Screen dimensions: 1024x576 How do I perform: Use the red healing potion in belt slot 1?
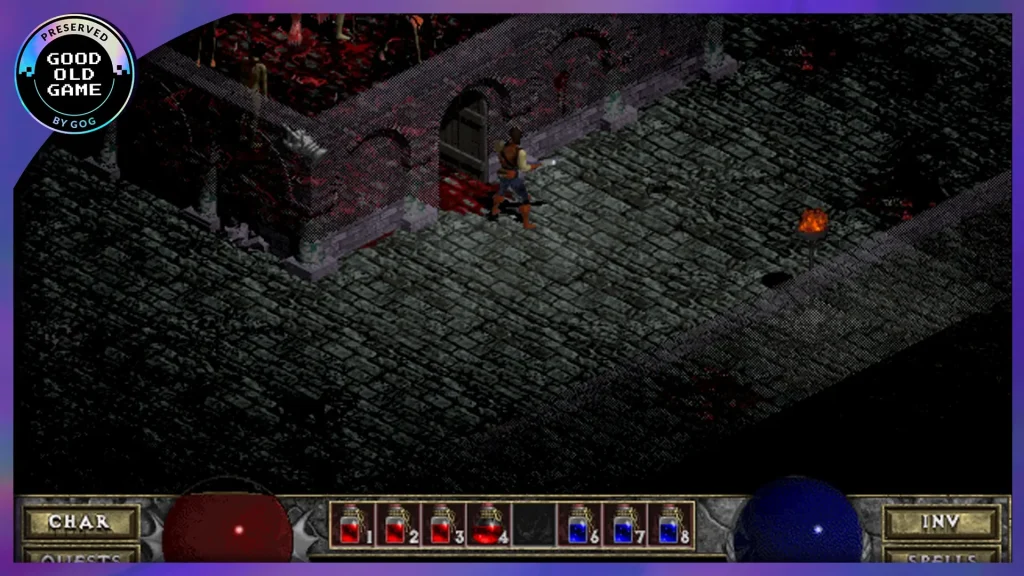(351, 525)
